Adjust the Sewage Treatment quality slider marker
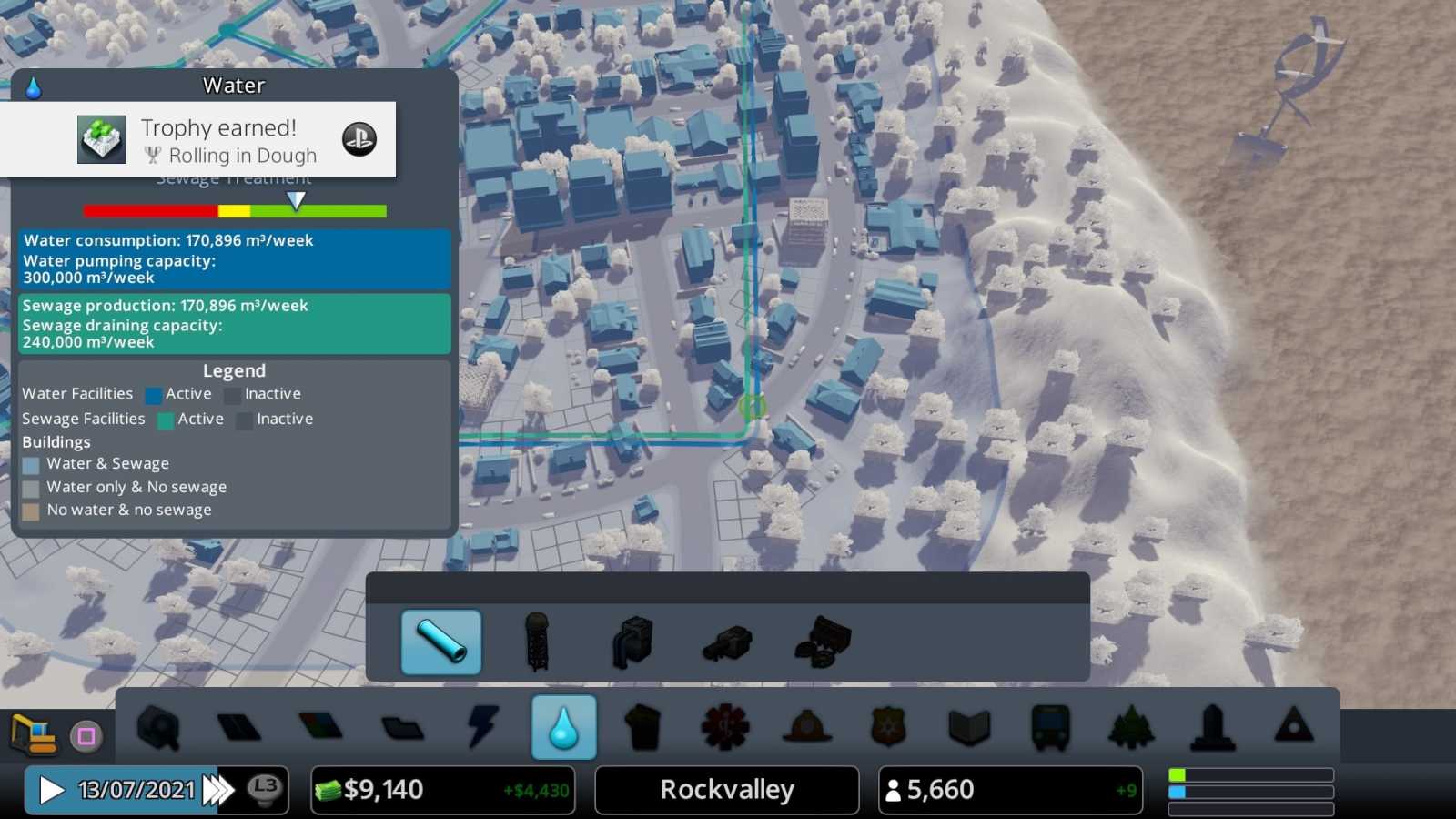Screen dimensions: 1456x819 tap(295, 200)
